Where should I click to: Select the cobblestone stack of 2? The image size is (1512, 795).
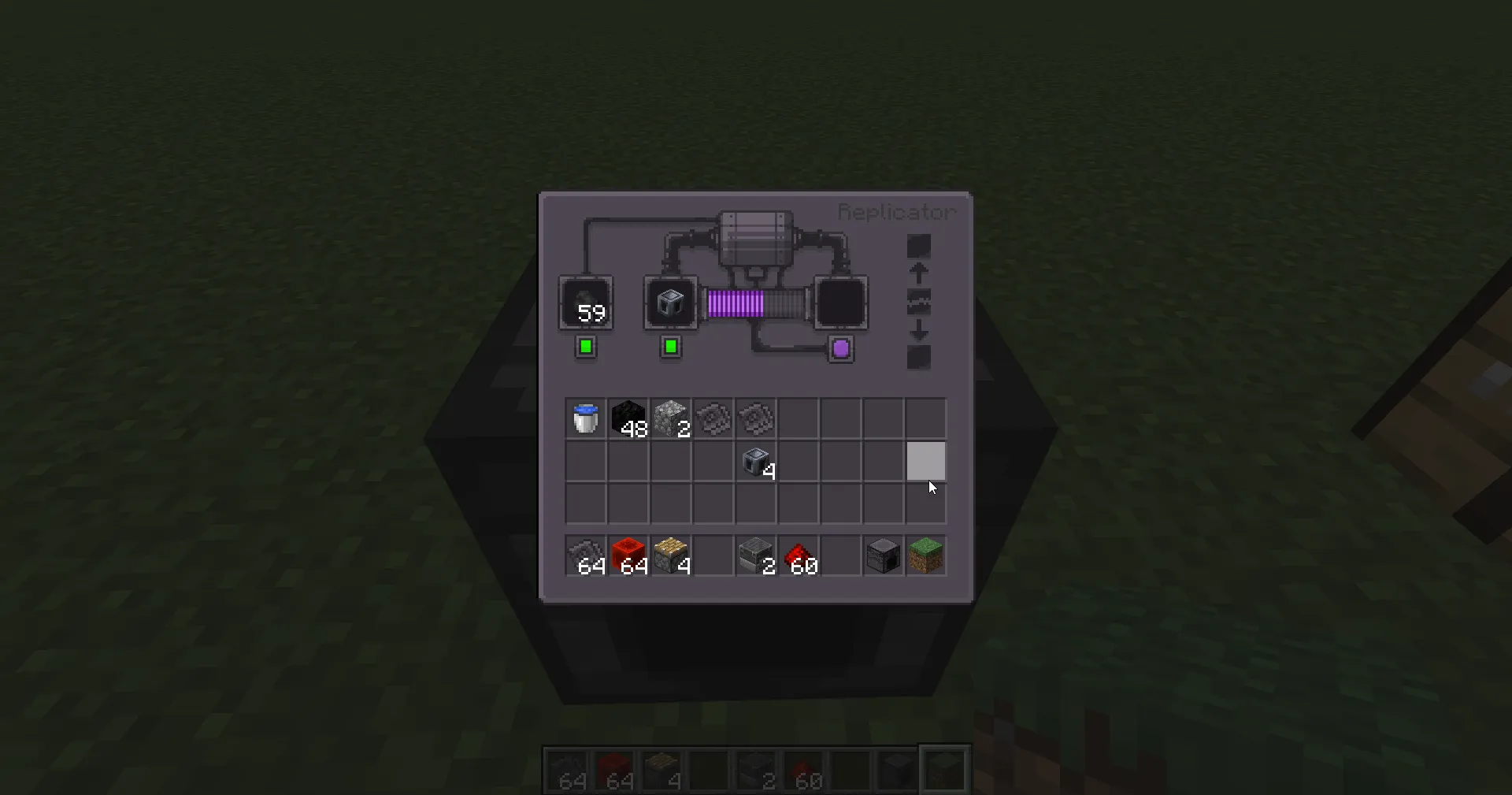tap(671, 418)
